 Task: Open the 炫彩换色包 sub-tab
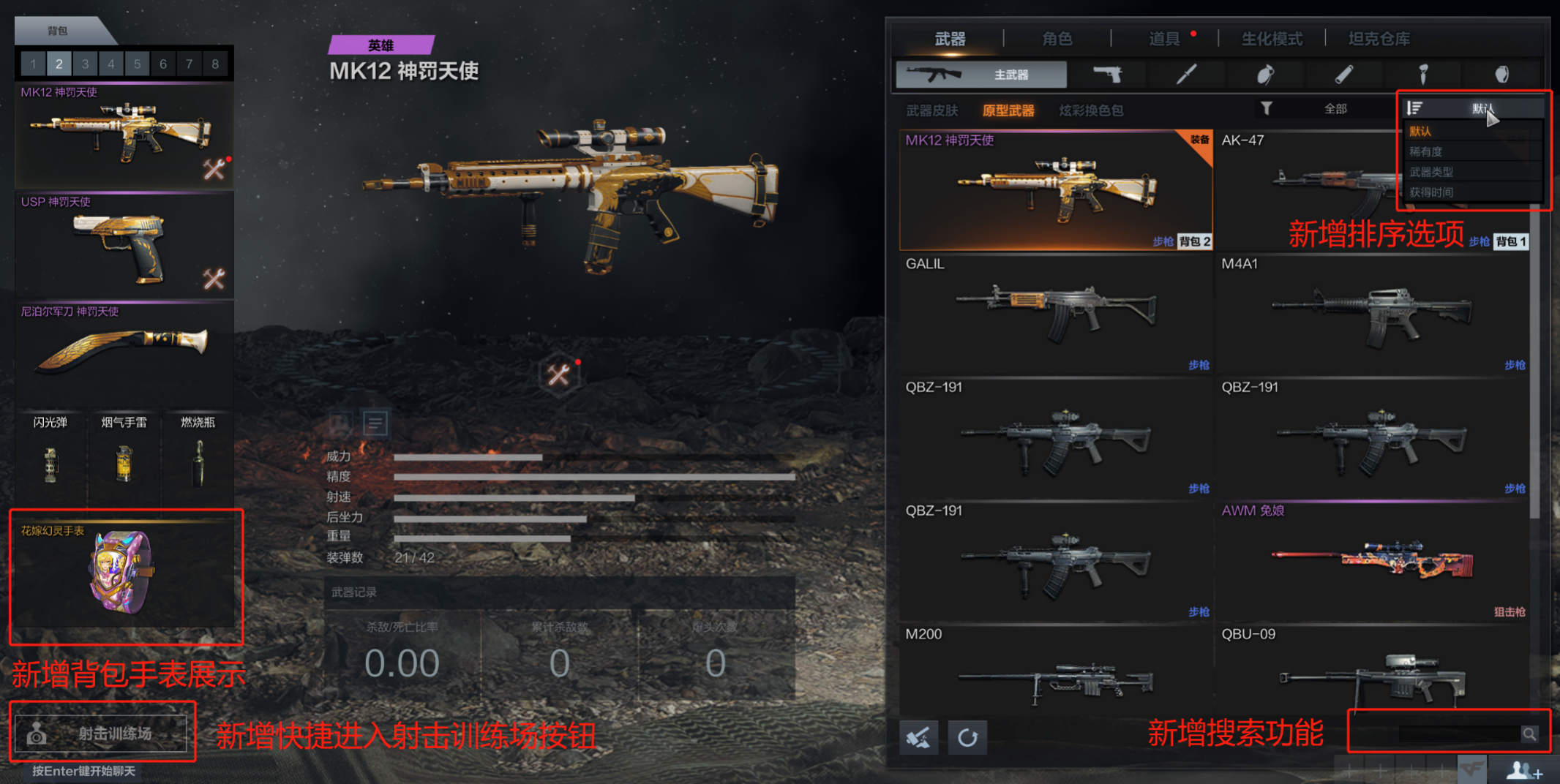click(x=1090, y=110)
